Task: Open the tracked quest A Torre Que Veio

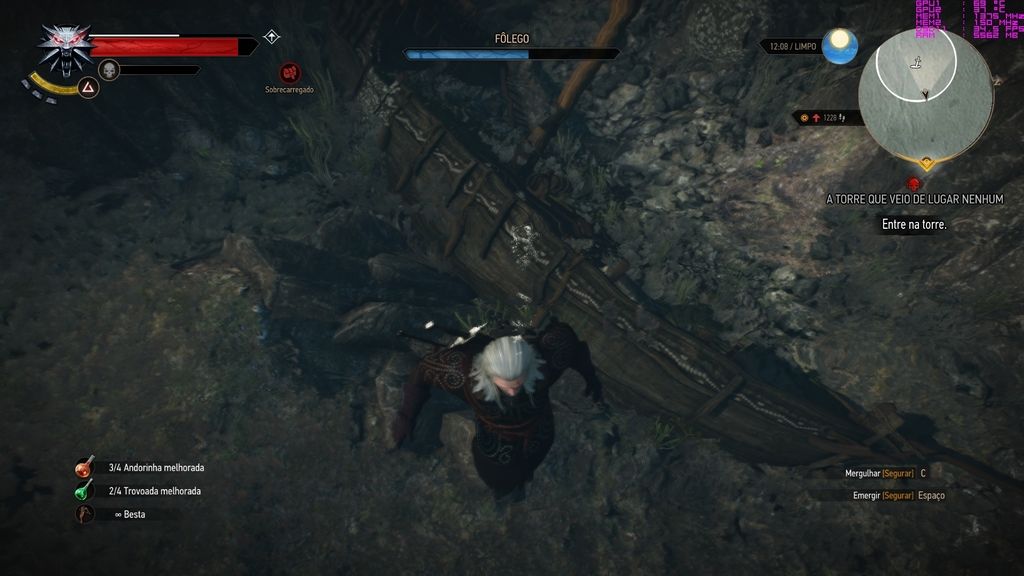Action: [914, 200]
